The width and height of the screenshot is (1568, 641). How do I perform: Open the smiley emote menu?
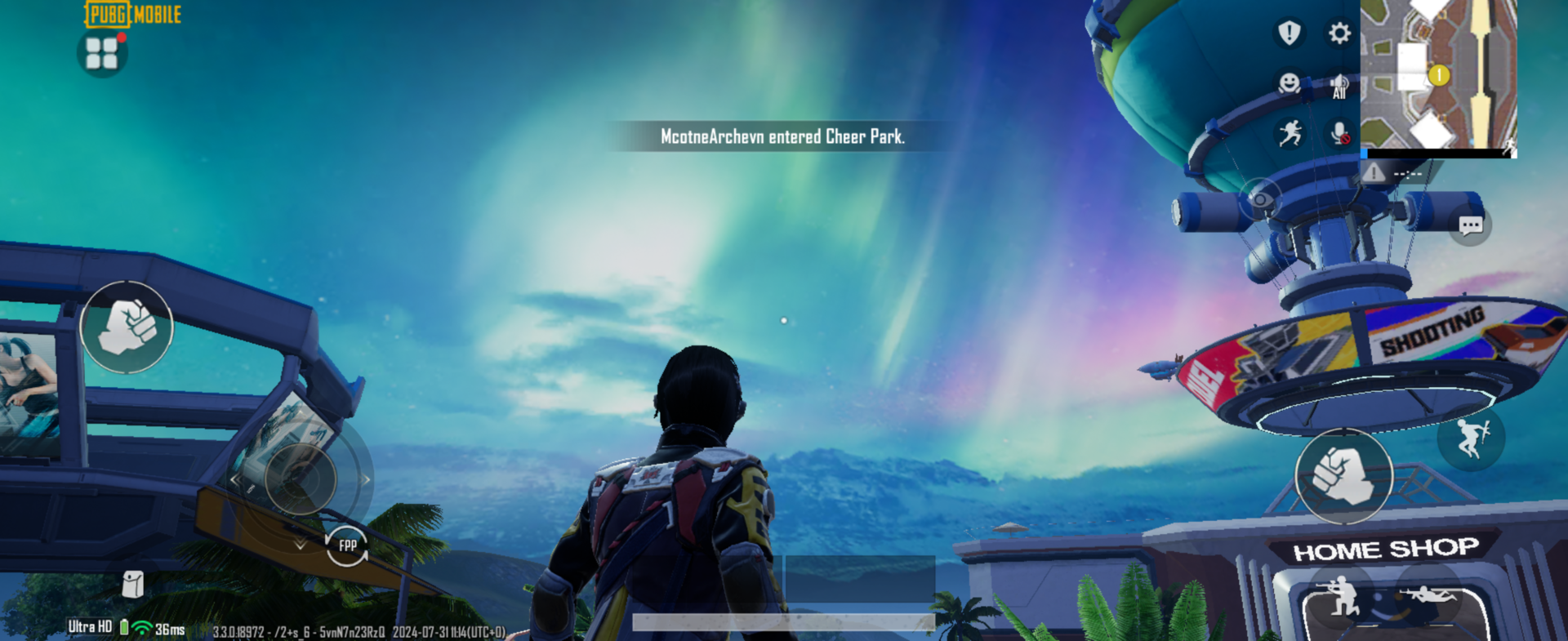(1289, 83)
